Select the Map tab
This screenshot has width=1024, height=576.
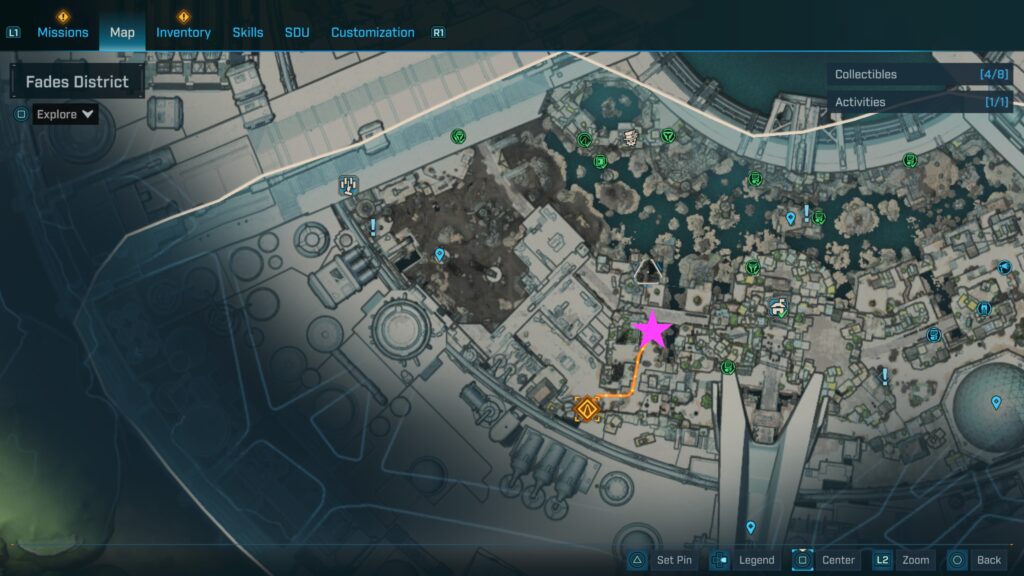[x=122, y=32]
